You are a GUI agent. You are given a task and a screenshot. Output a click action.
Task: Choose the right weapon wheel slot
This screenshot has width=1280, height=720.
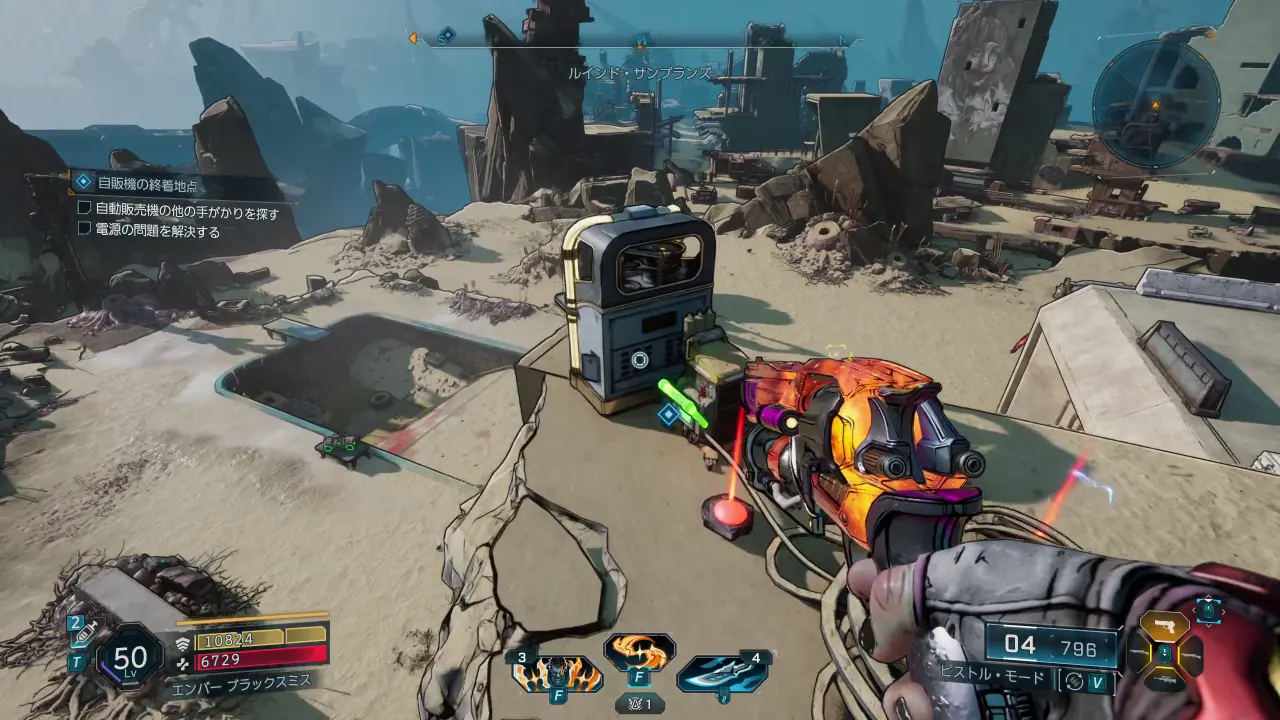coord(1191,655)
